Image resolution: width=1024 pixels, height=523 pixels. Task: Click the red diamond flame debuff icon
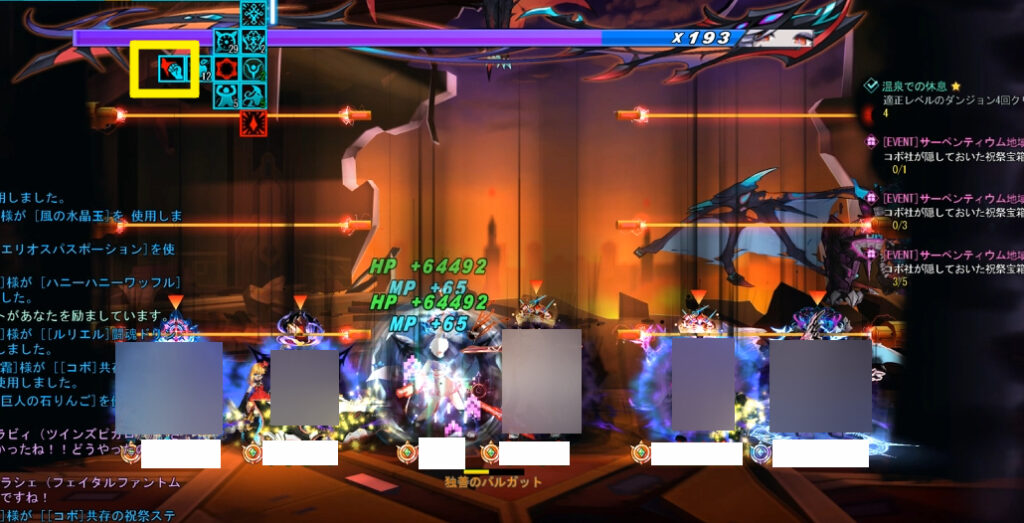click(x=253, y=122)
